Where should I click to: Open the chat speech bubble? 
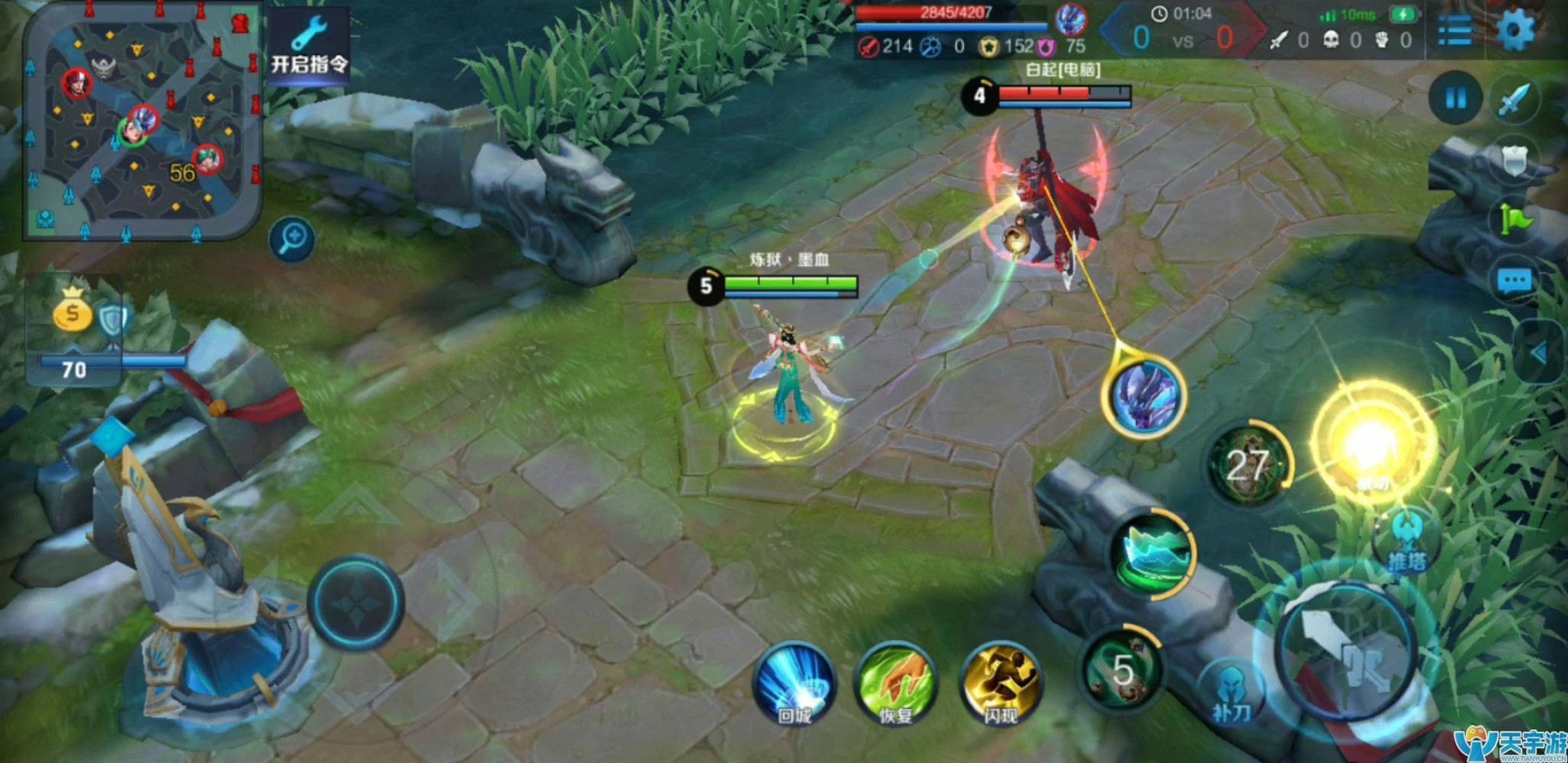click(1515, 282)
